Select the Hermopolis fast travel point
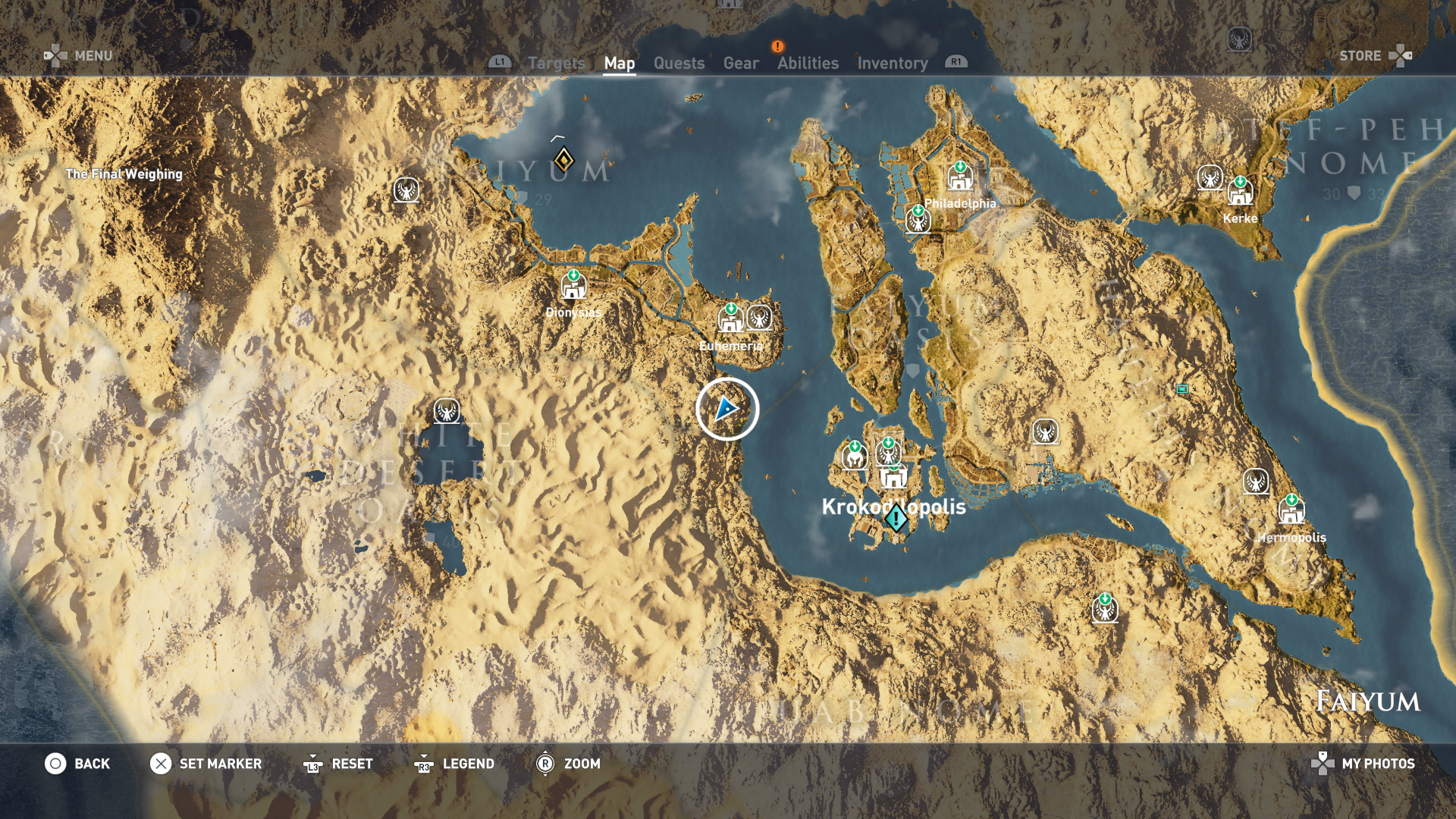The height and width of the screenshot is (819, 1456). (1291, 511)
